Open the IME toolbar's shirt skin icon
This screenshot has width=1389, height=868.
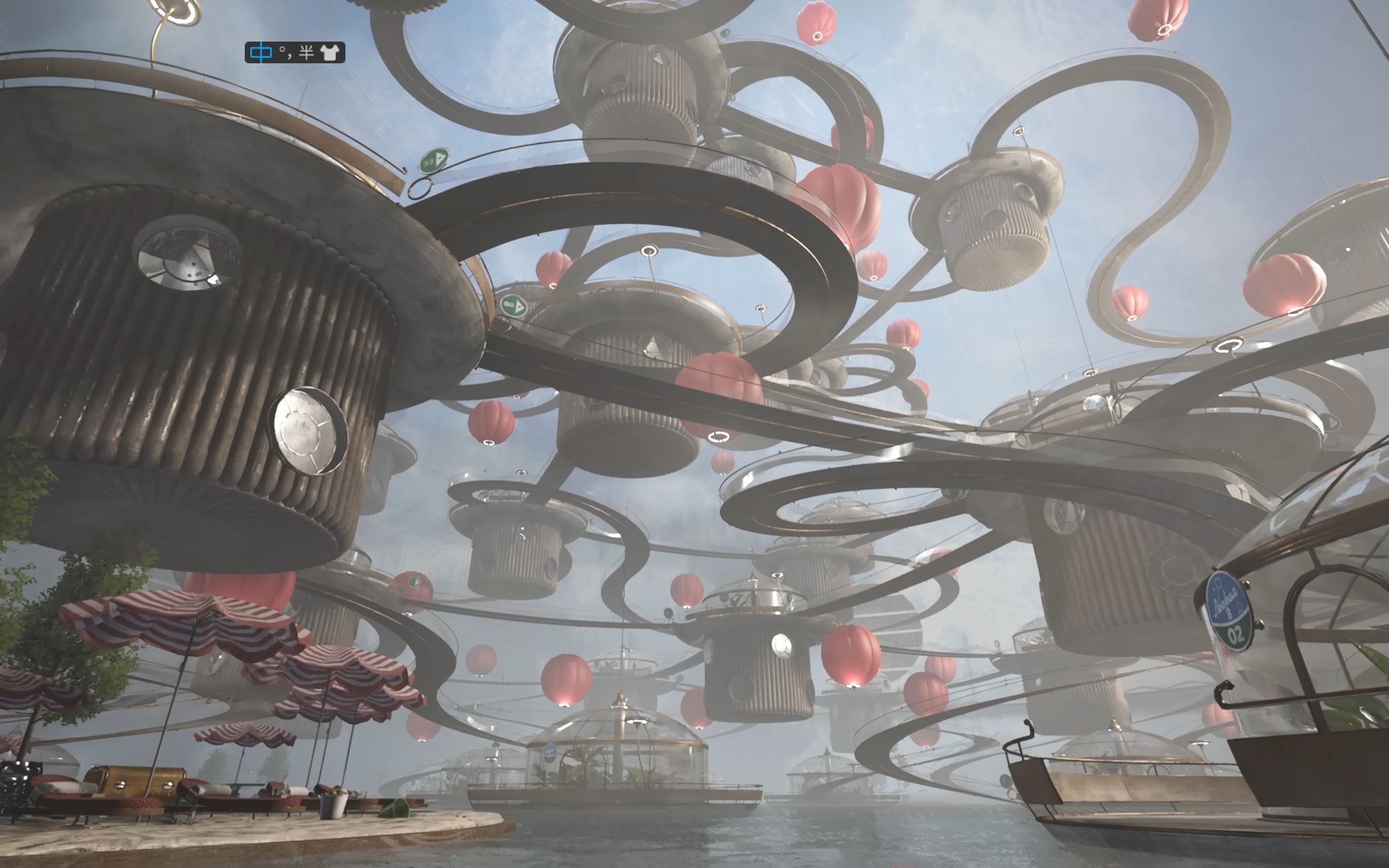coord(330,52)
